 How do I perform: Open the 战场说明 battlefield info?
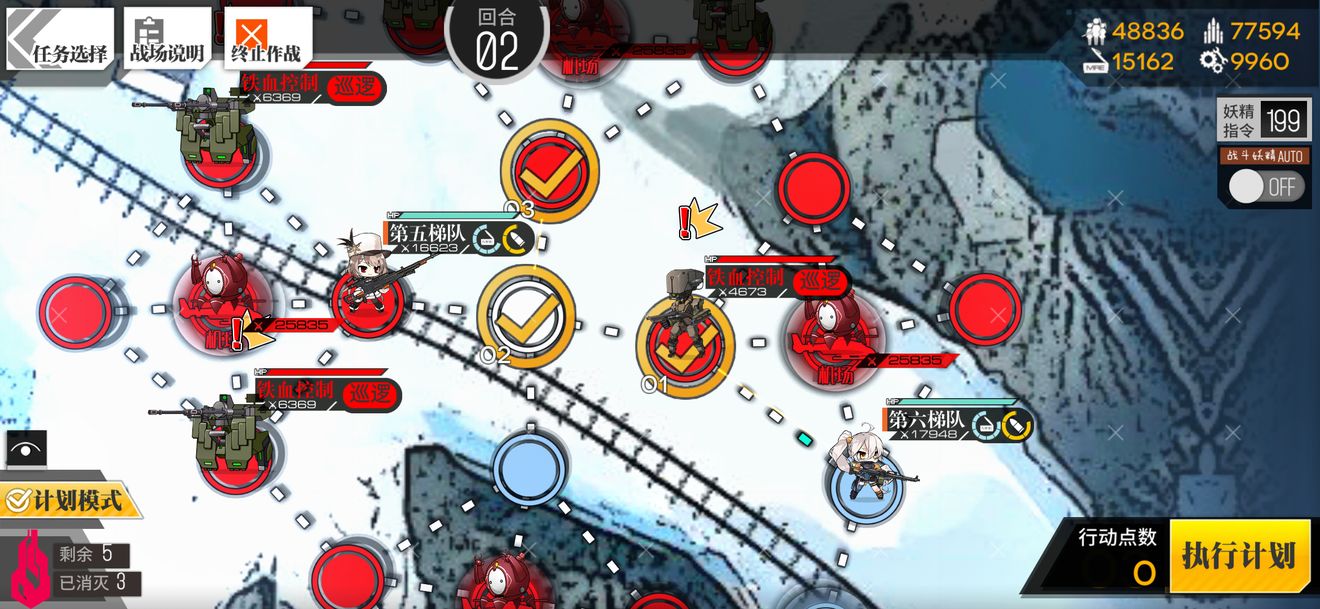pyautogui.click(x=167, y=38)
